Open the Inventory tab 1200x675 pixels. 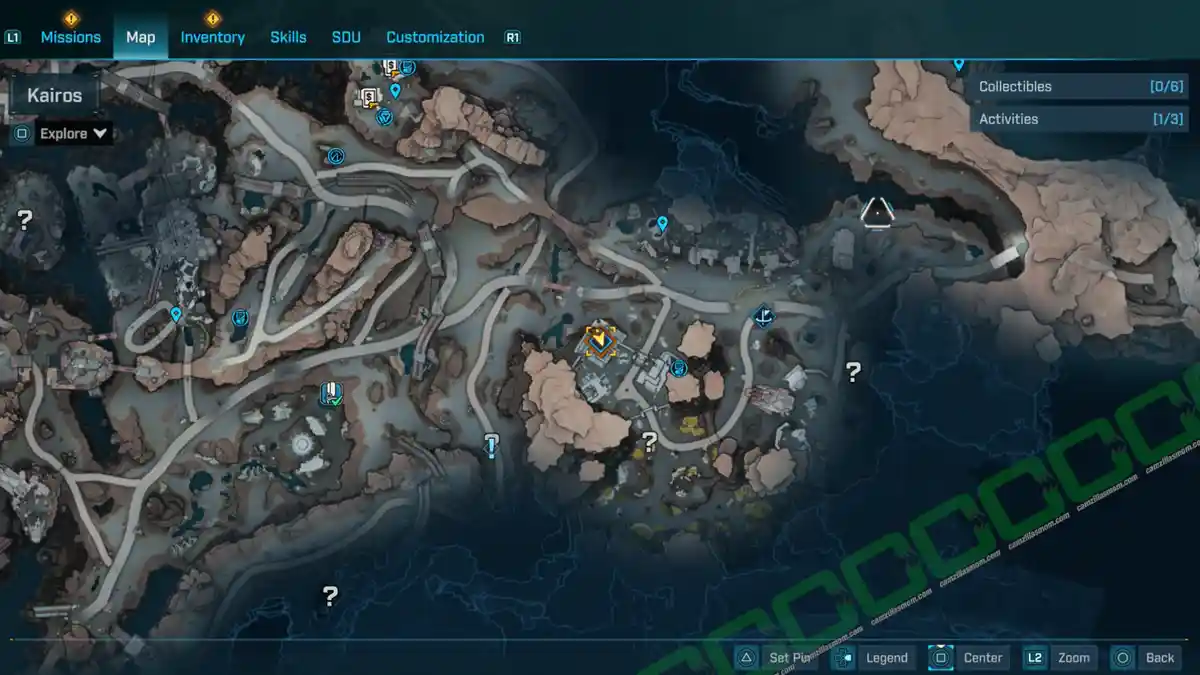[212, 37]
